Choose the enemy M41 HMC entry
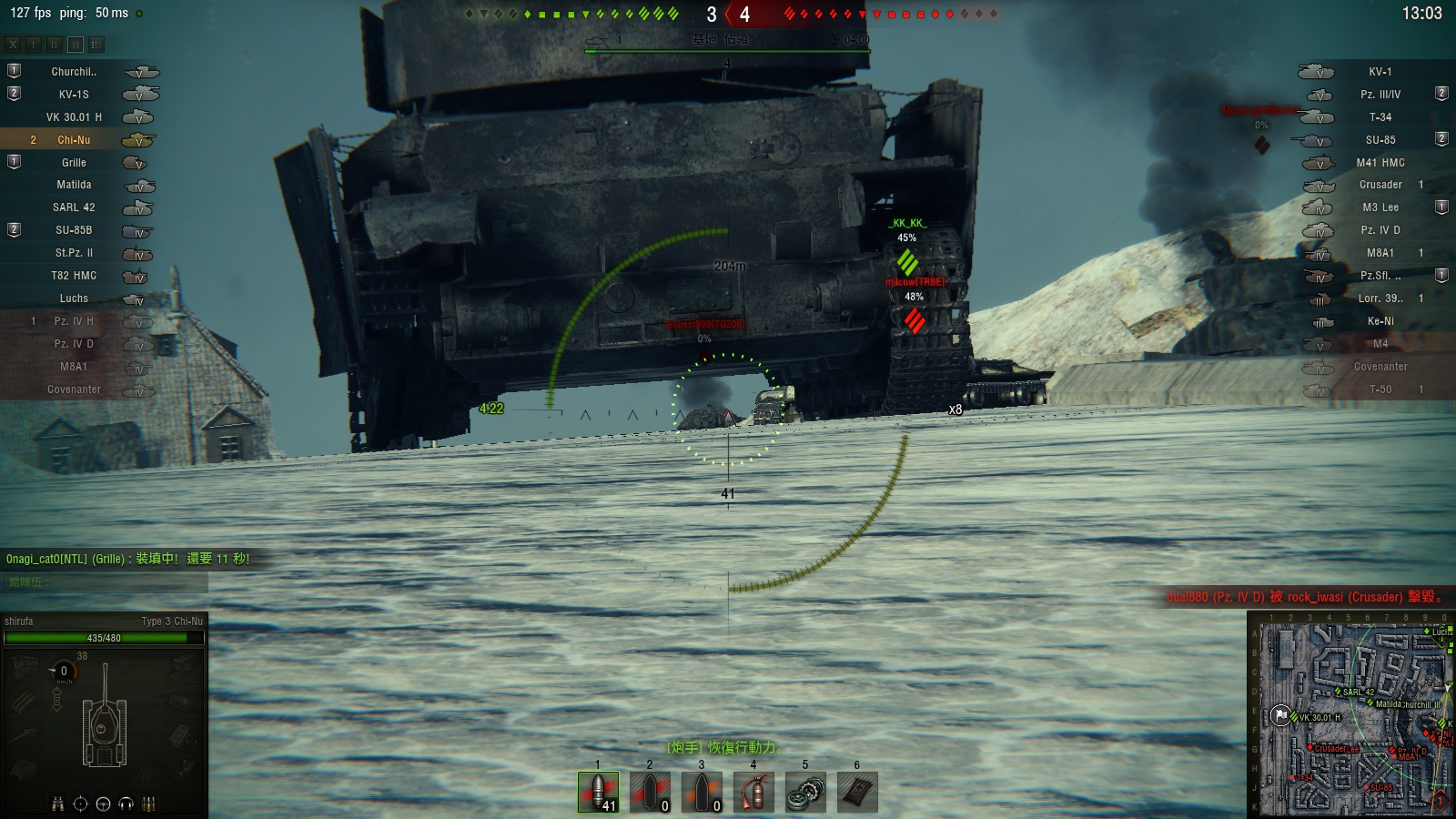The height and width of the screenshot is (819, 1456). coord(1380,163)
